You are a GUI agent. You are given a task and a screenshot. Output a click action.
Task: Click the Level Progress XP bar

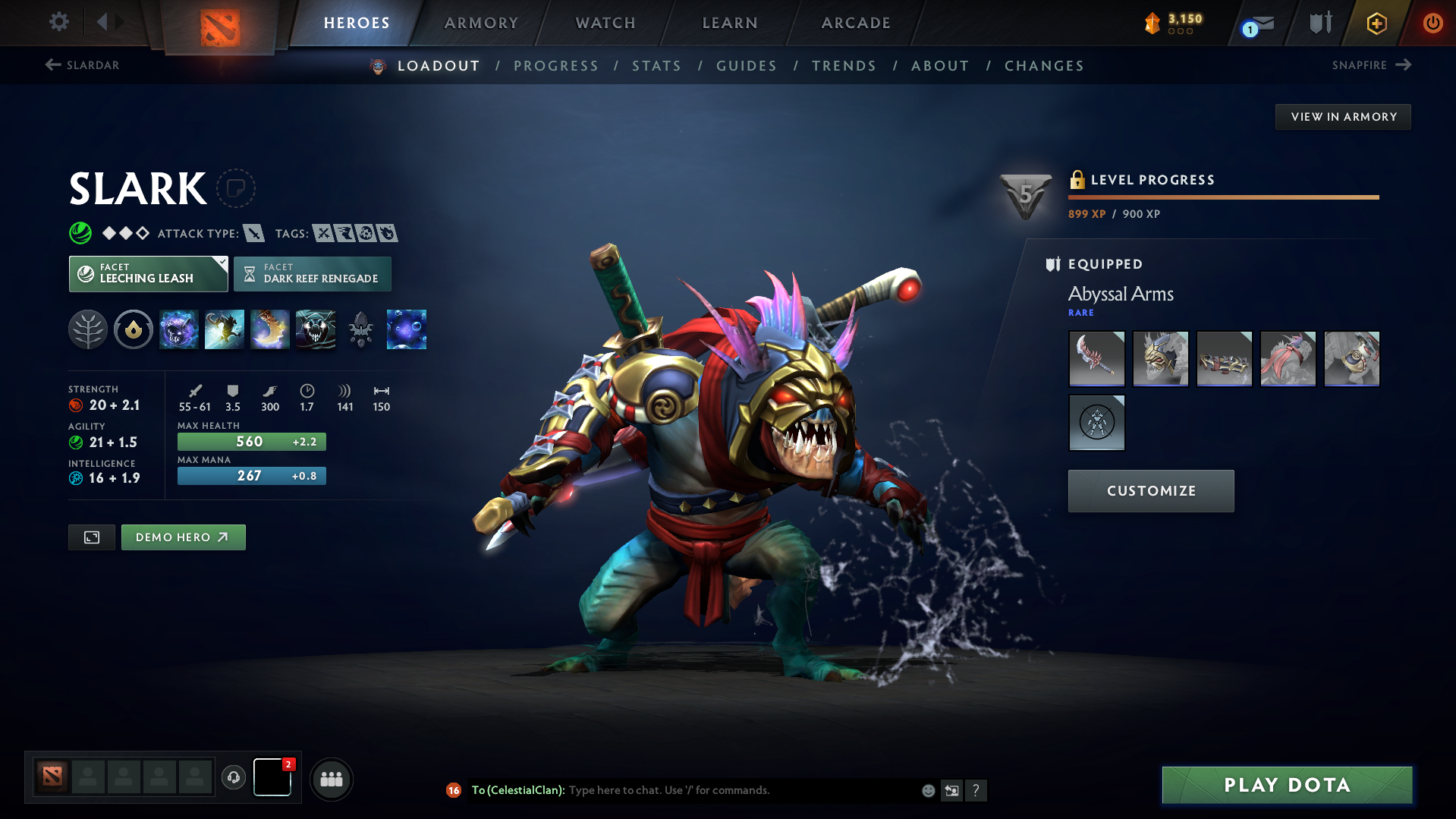pos(1222,197)
